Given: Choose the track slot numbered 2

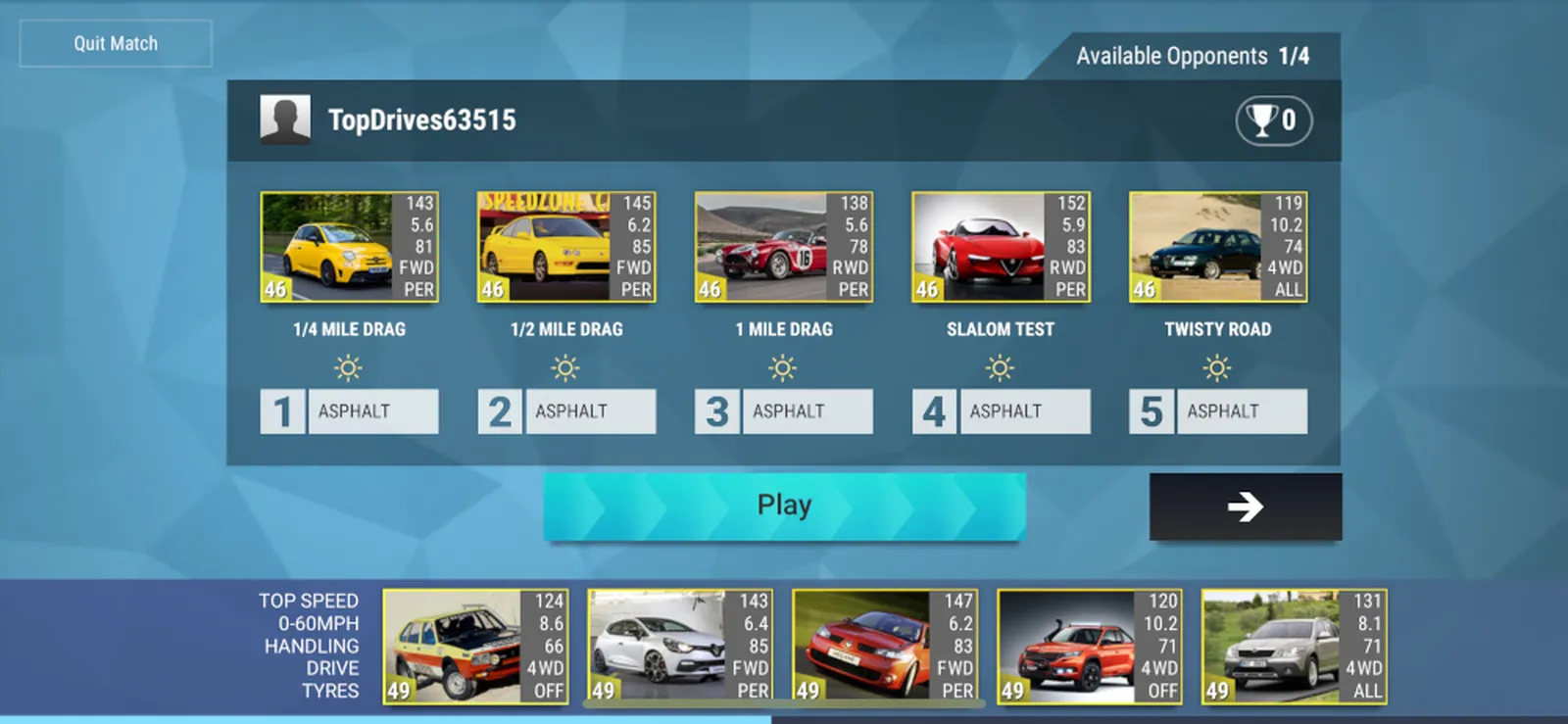Looking at the screenshot, I should click(x=566, y=411).
